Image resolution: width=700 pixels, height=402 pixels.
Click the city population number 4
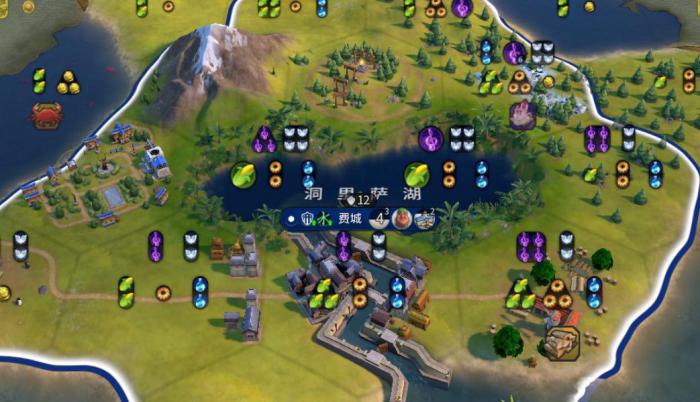(x=379, y=218)
